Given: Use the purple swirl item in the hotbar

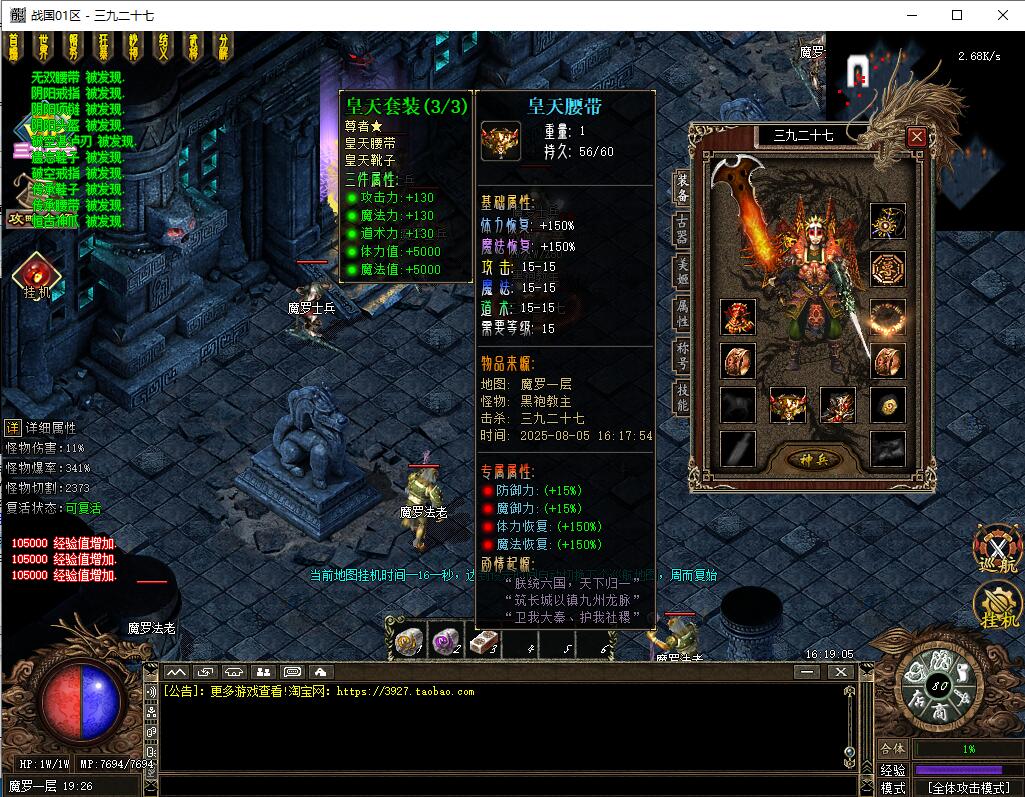Looking at the screenshot, I should tap(446, 642).
